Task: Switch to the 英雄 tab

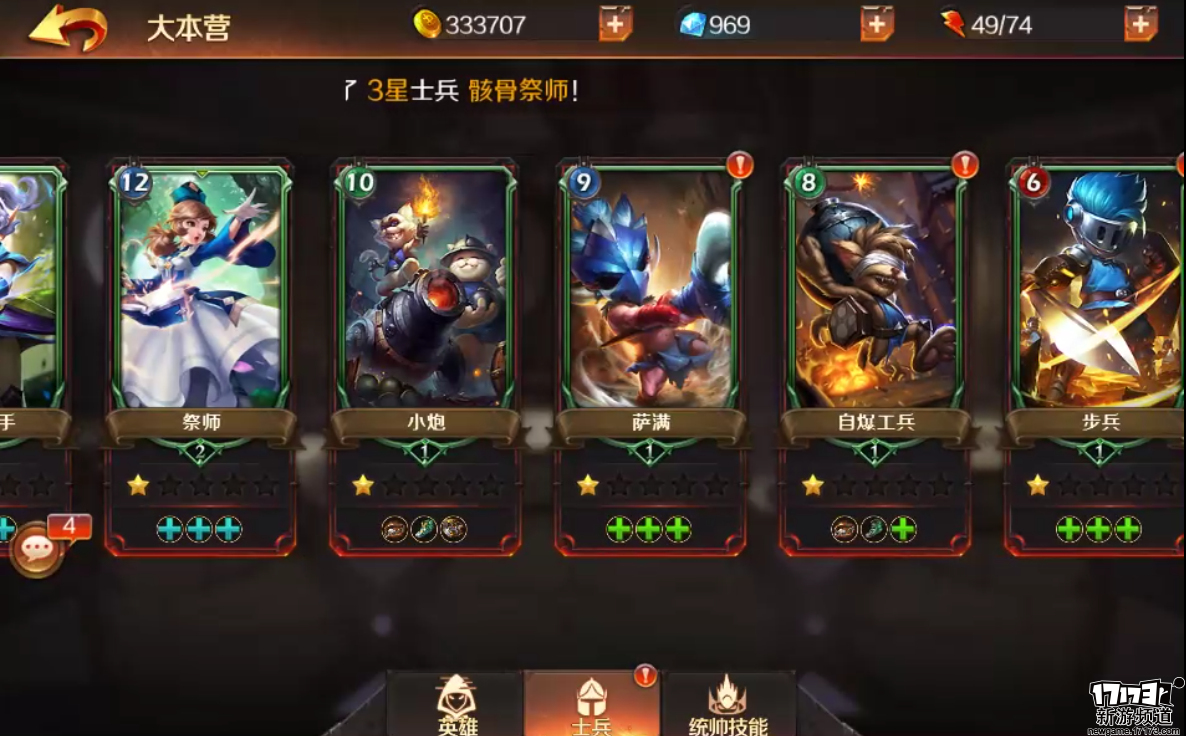Action: 455,705
